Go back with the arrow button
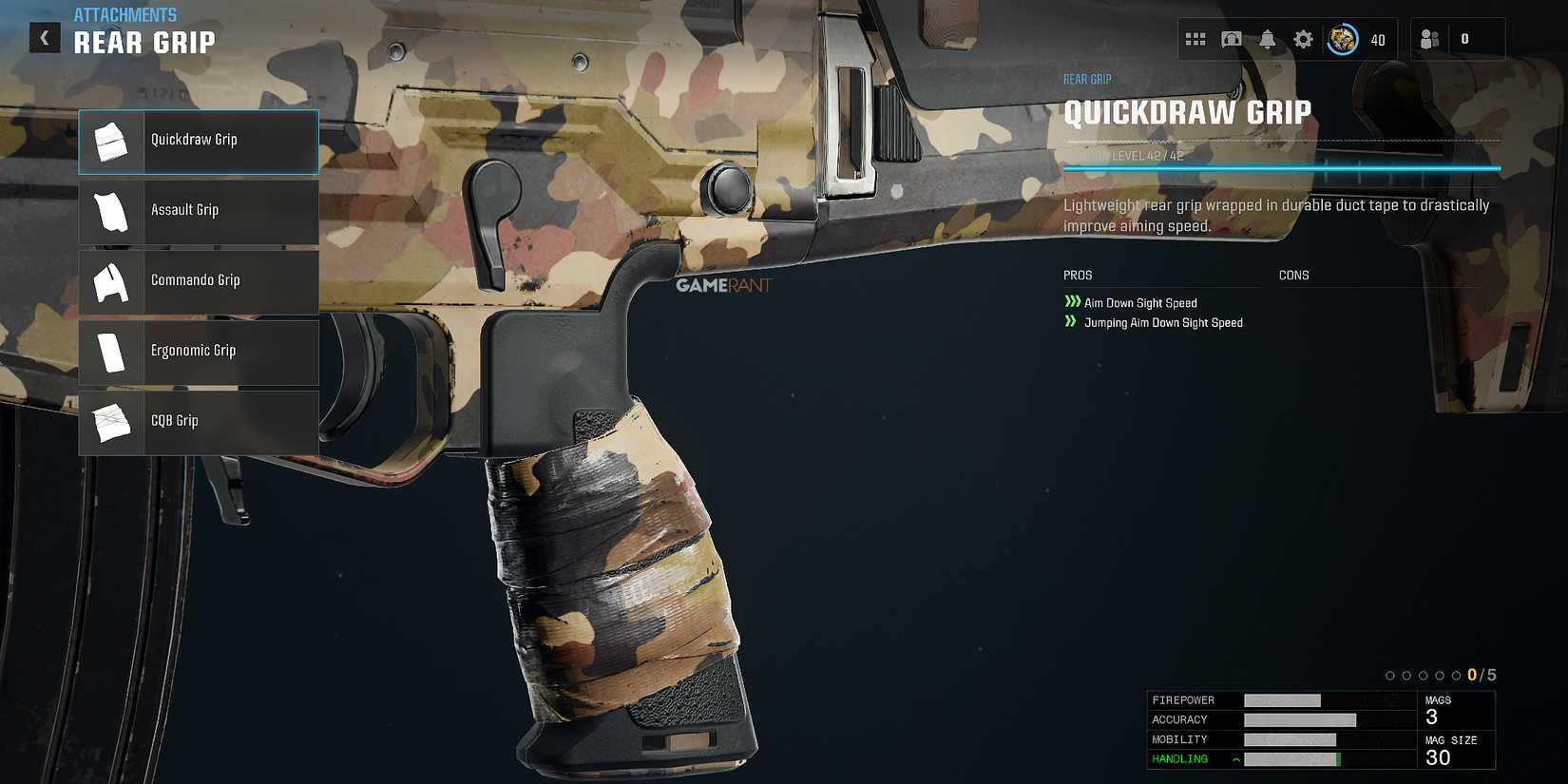 (x=44, y=37)
